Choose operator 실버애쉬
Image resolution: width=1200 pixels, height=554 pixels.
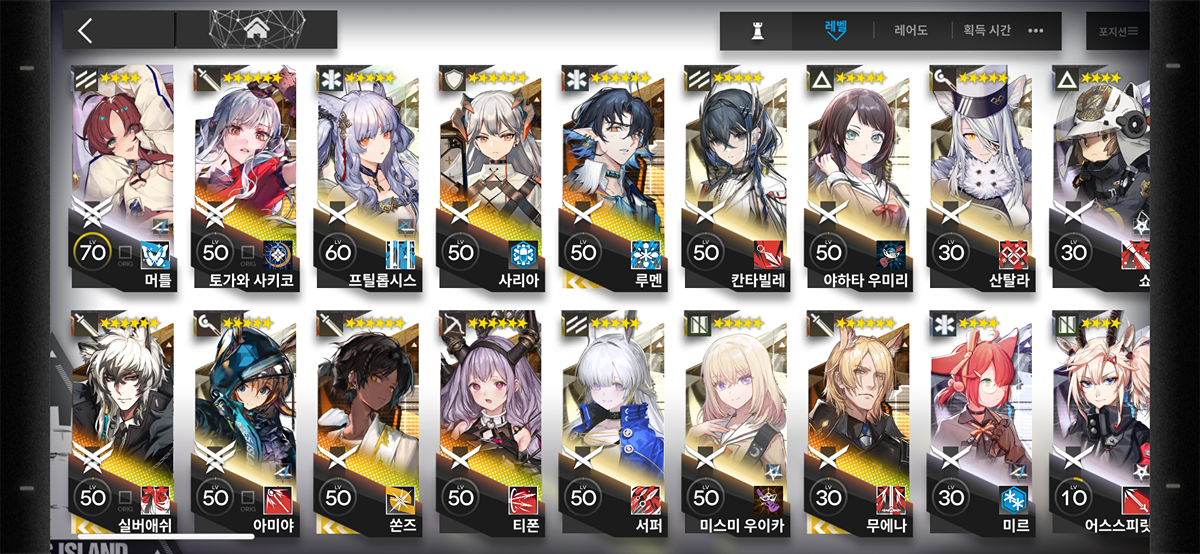point(123,420)
